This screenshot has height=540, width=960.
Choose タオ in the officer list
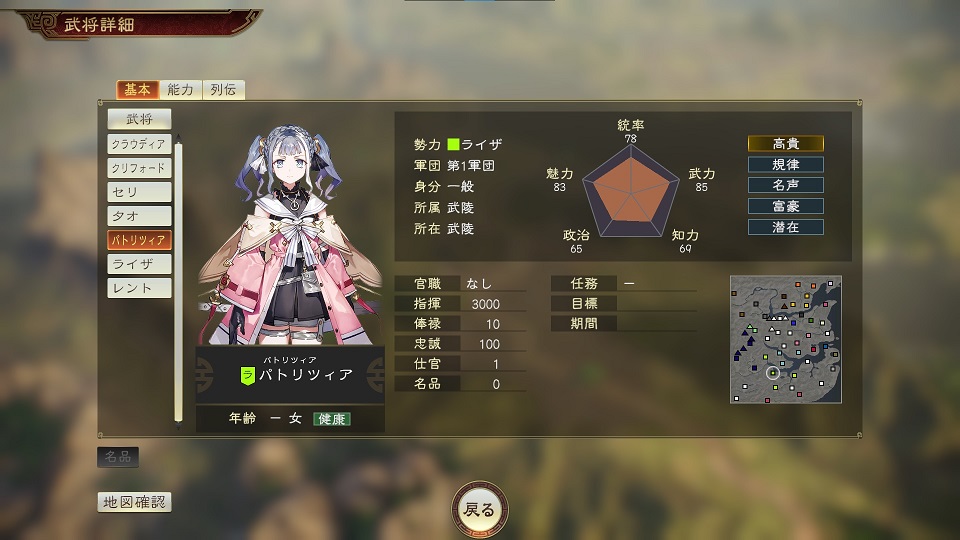click(139, 216)
